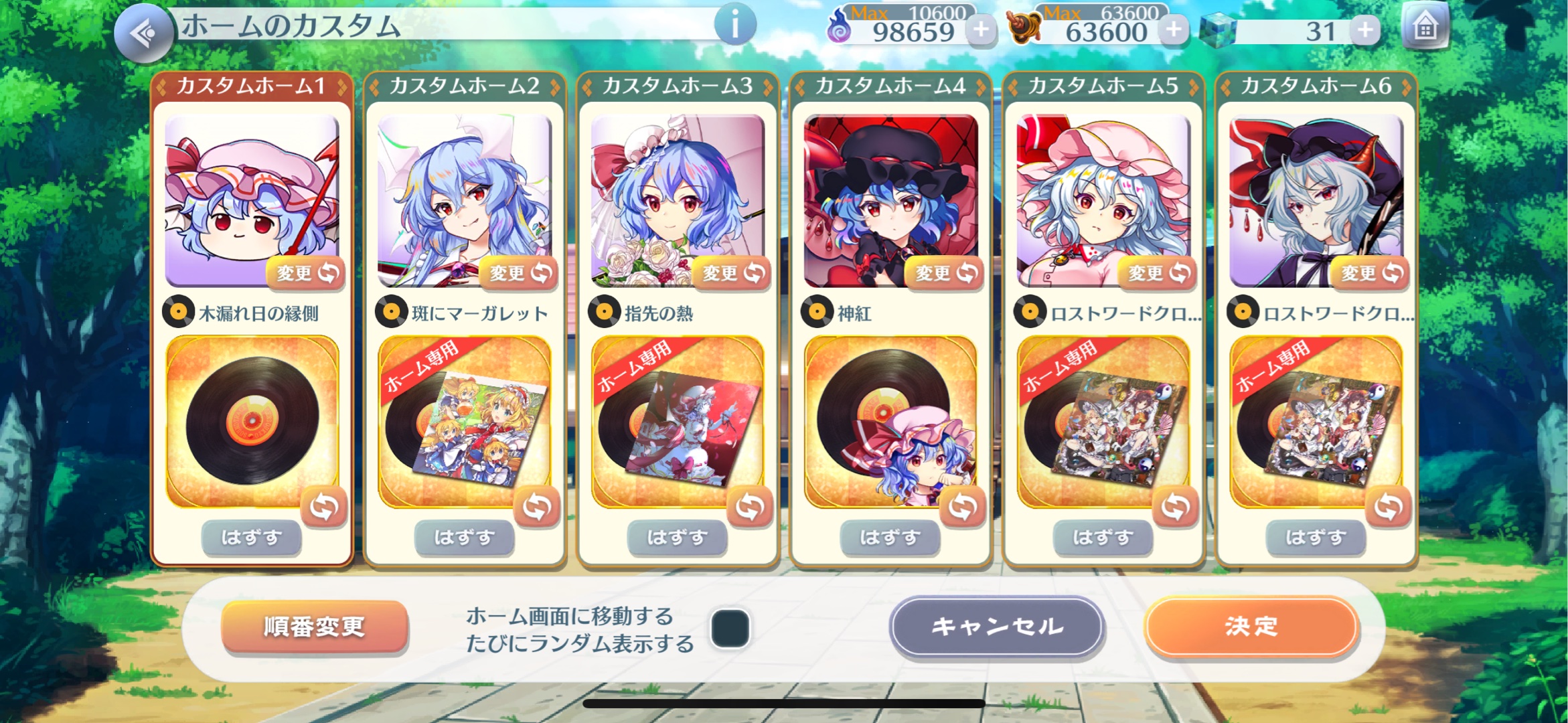Remove the record from Custom Home 5
The image size is (1568, 723).
[x=1103, y=538]
